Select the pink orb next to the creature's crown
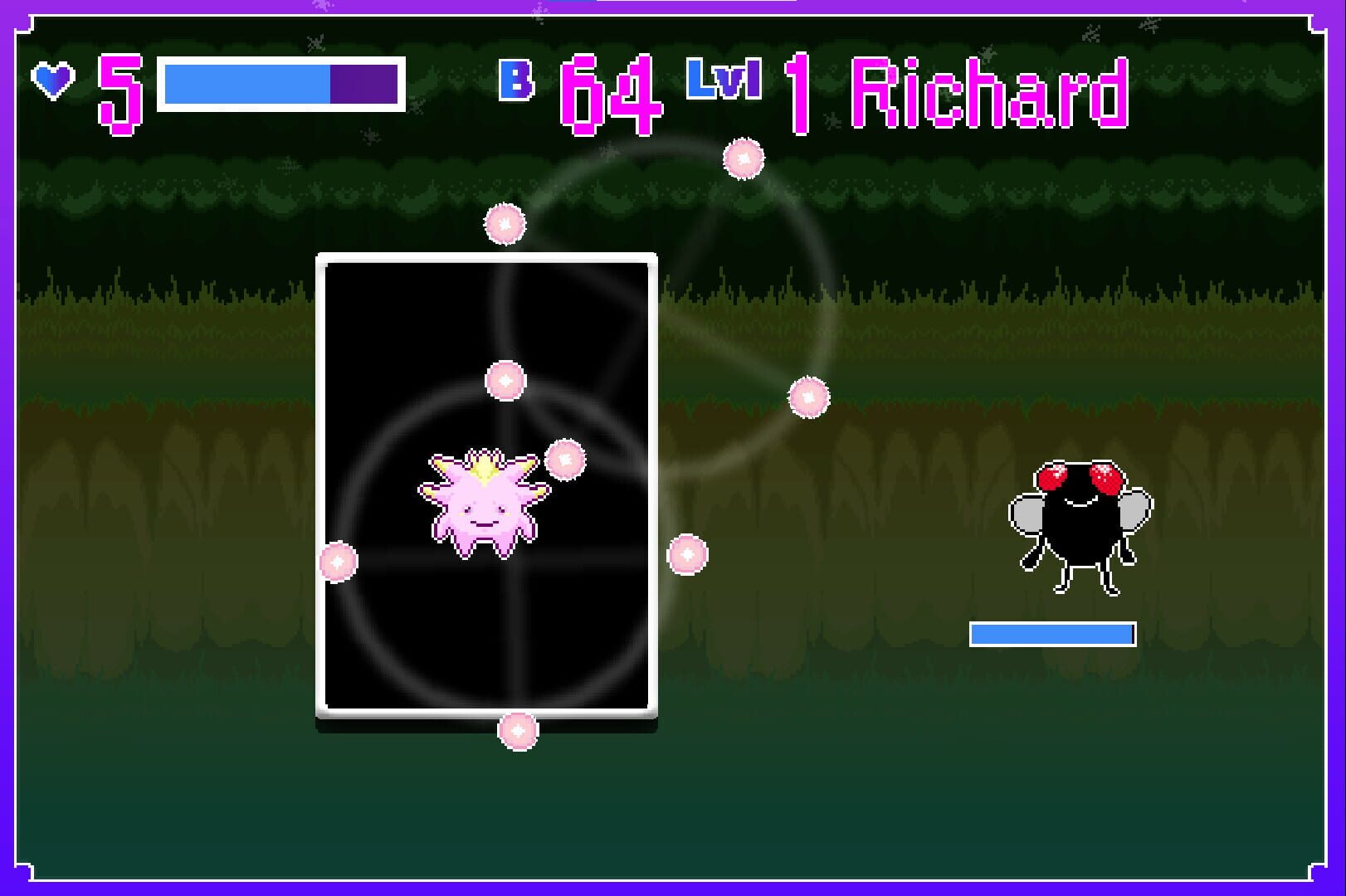Viewport: 1346px width, 896px height. [x=565, y=457]
